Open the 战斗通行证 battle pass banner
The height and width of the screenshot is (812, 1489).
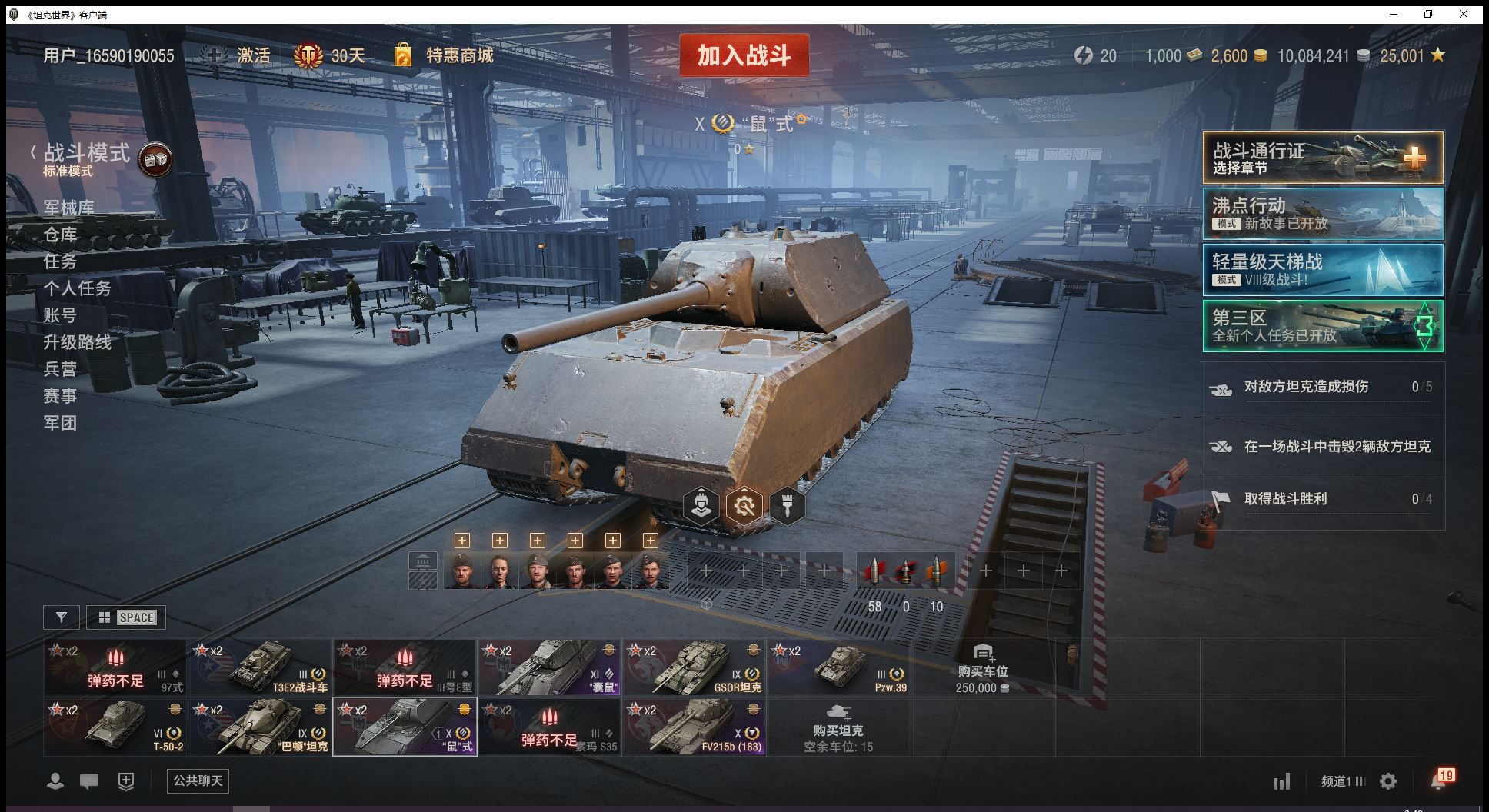coord(1322,158)
